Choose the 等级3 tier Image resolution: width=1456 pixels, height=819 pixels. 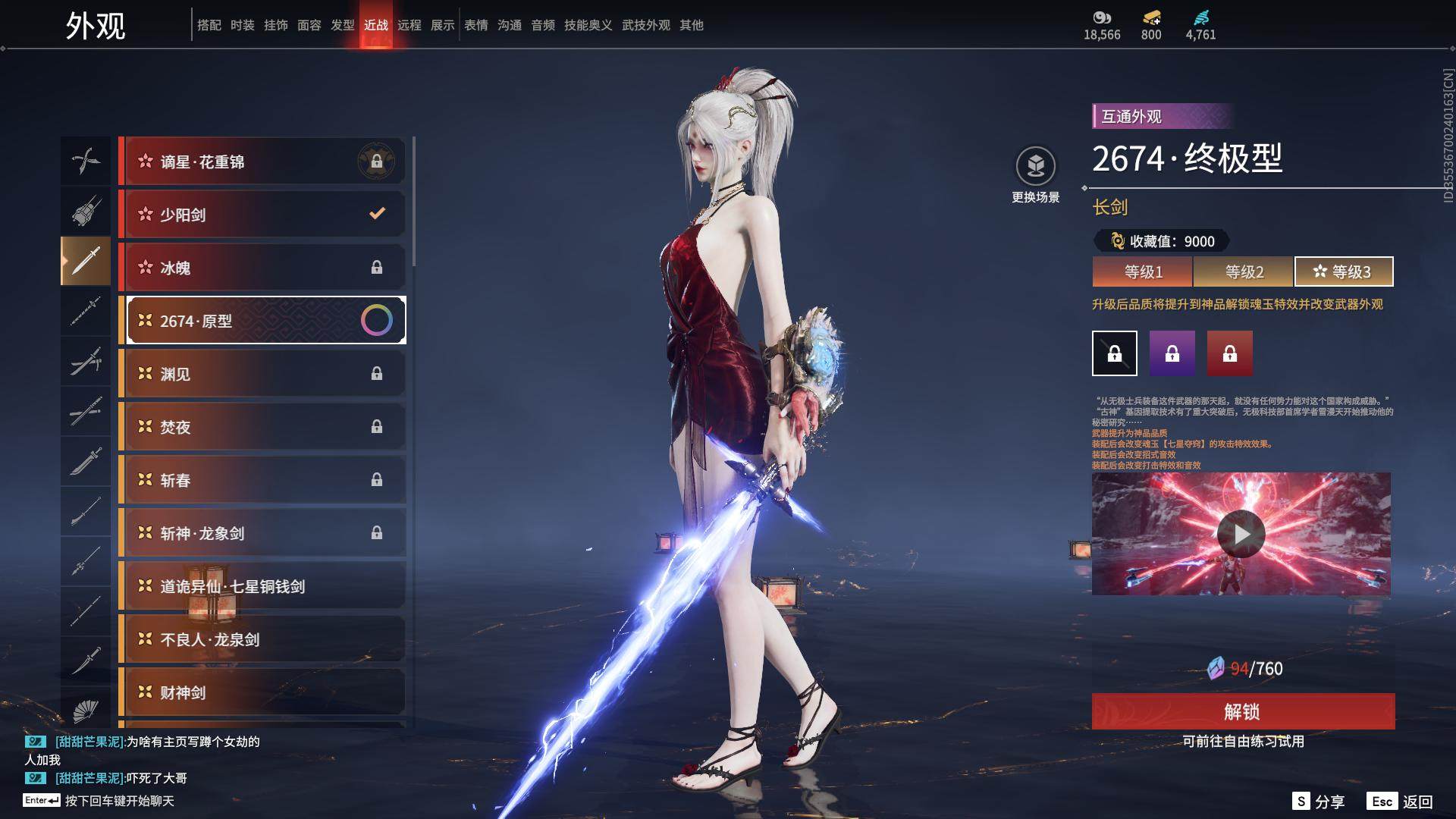(x=1343, y=271)
